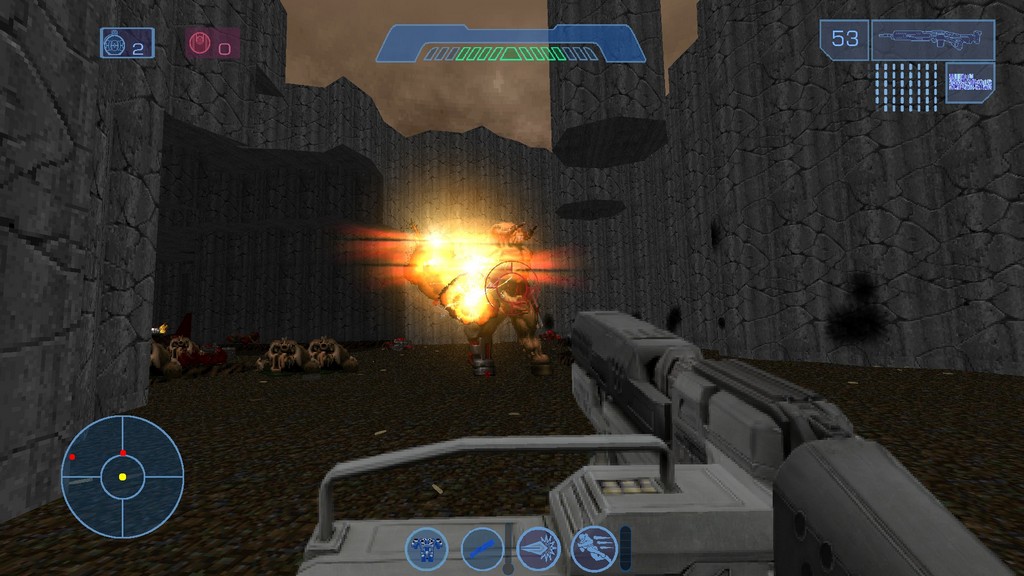Activate the sprinting soldier ability icon

coord(593,548)
